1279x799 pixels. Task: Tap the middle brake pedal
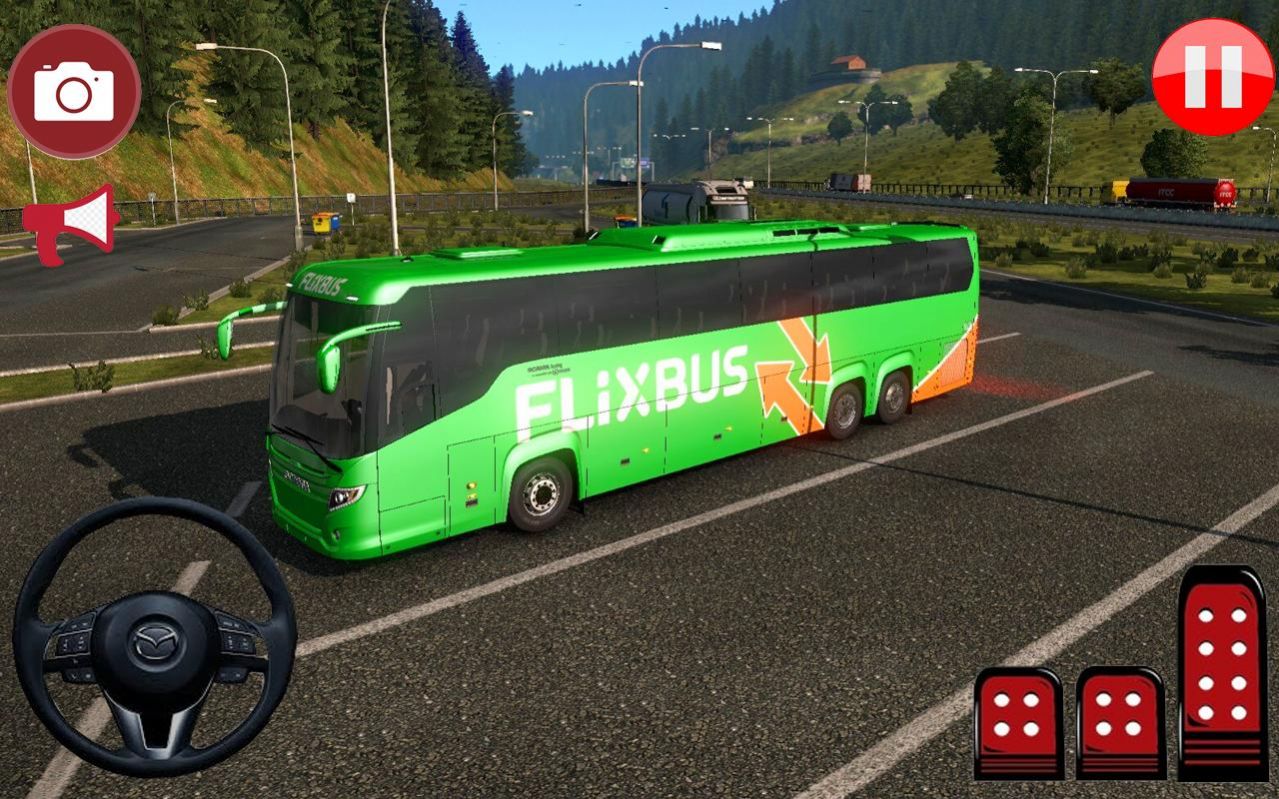point(1120,720)
